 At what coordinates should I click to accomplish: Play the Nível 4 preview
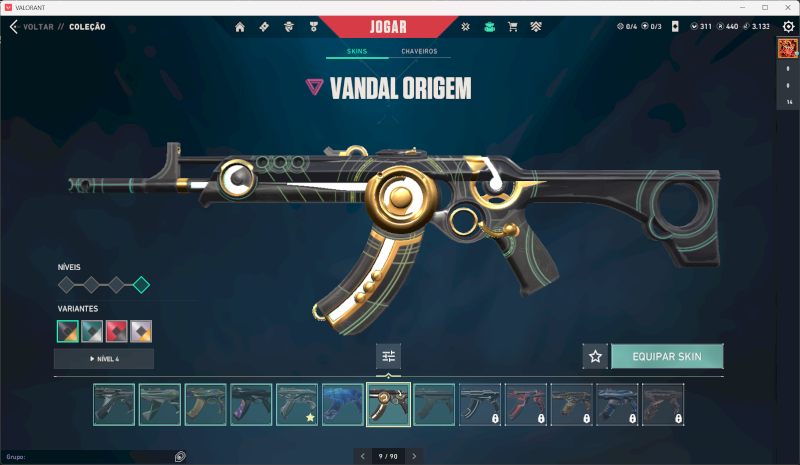[104, 358]
